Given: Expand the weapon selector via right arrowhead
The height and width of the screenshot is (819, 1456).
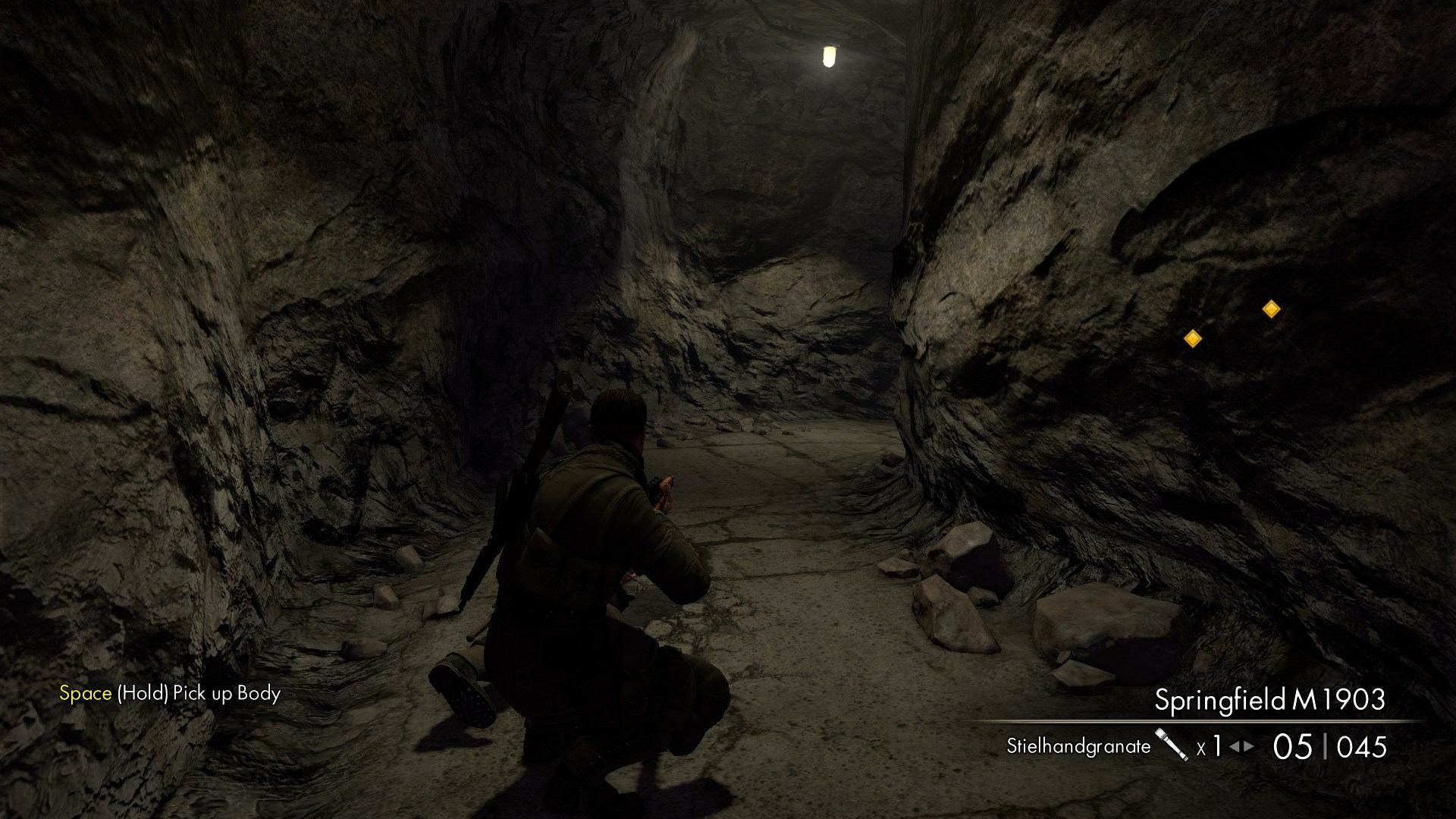Looking at the screenshot, I should click(1250, 746).
